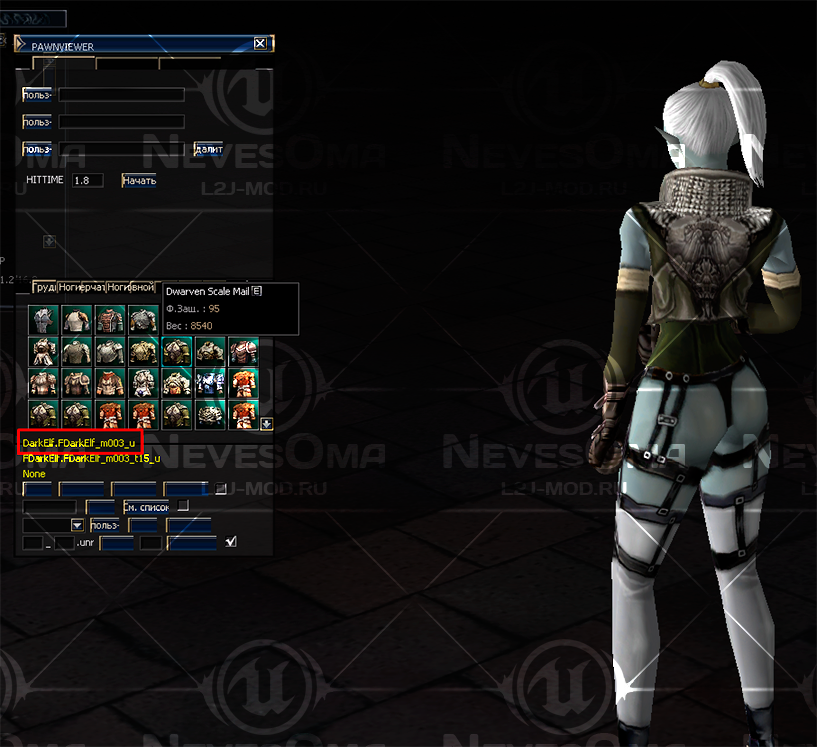This screenshot has width=817, height=747.
Task: Edit the HITTIME value field
Action: tap(88, 181)
